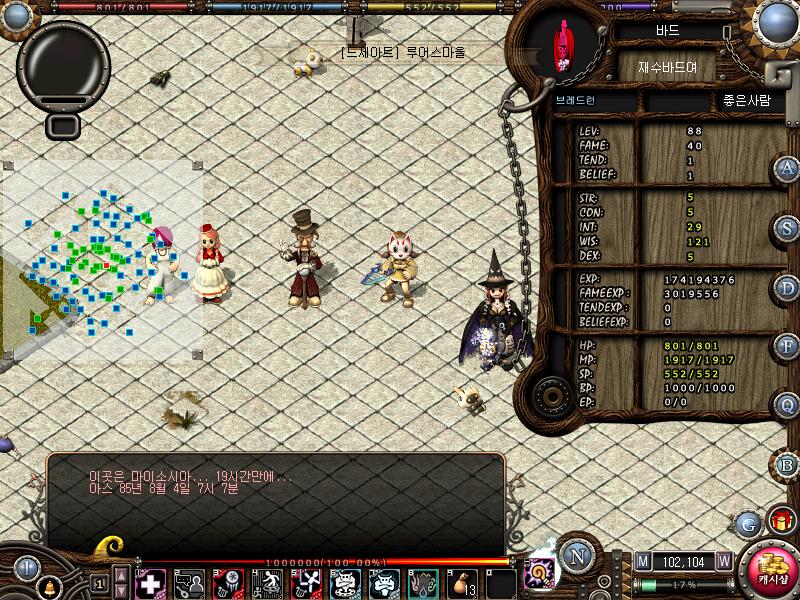The image size is (800, 600).
Task: Click the round B button
Action: (788, 464)
